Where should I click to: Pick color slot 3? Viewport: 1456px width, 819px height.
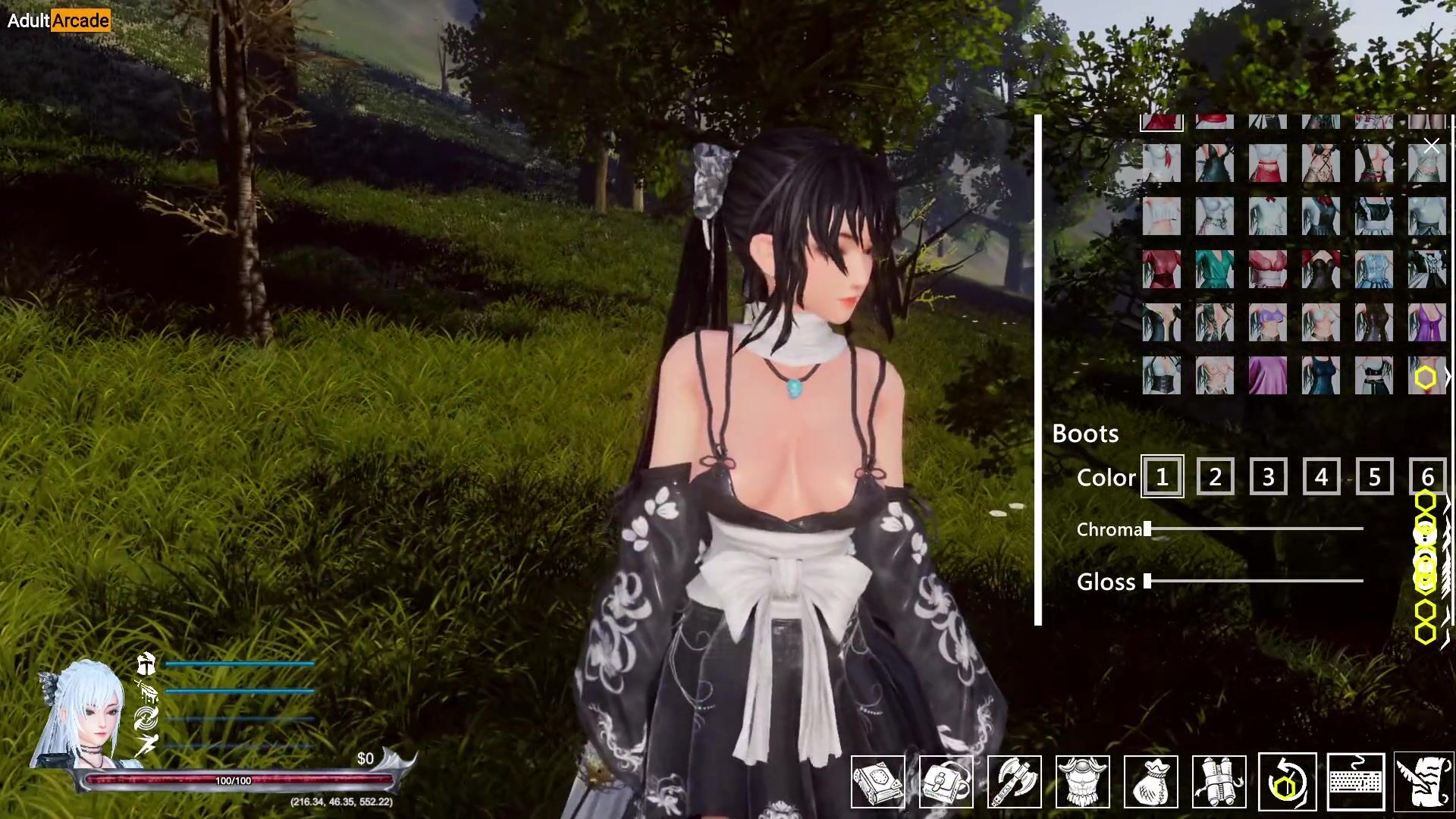click(x=1268, y=477)
